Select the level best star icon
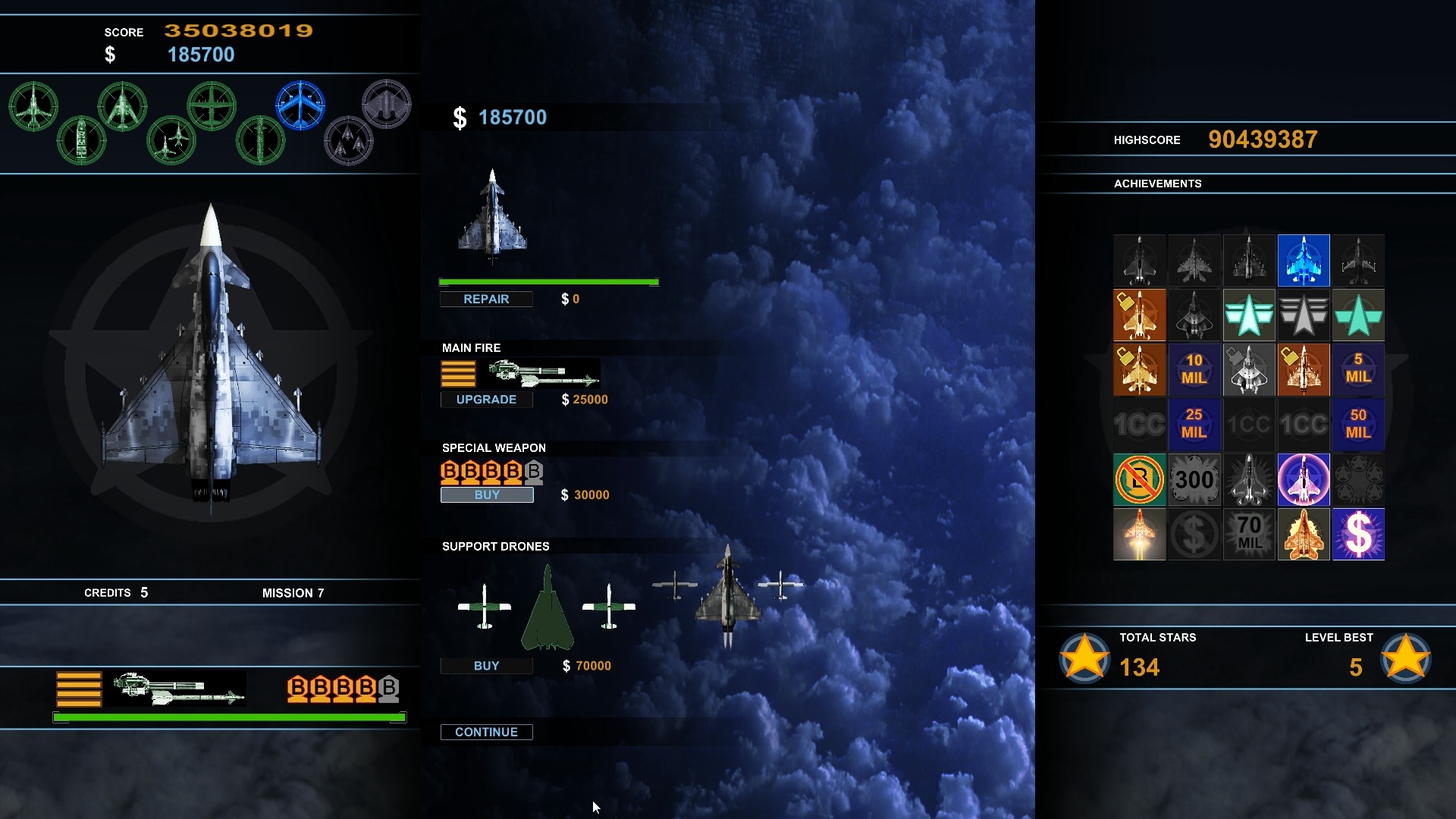 (1405, 657)
